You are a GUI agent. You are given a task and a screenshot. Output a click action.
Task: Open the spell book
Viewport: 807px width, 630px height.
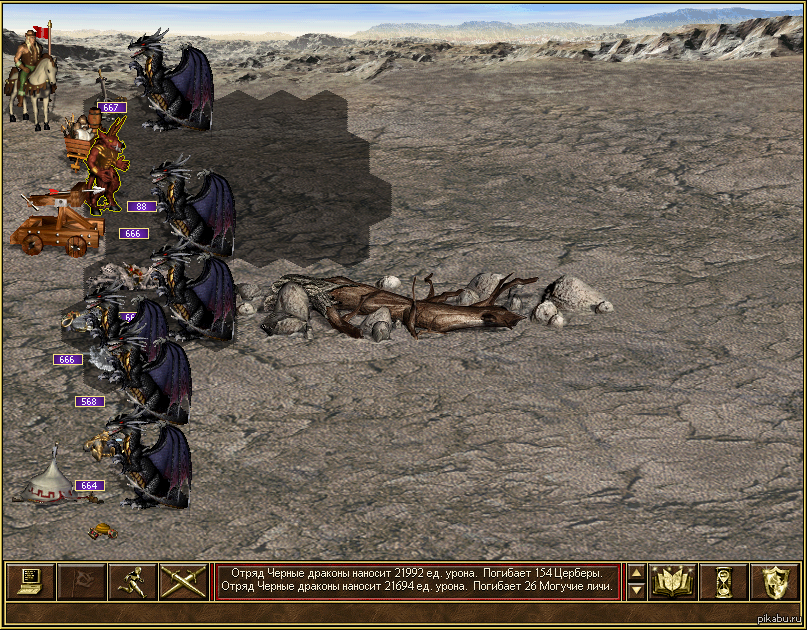pyautogui.click(x=673, y=581)
